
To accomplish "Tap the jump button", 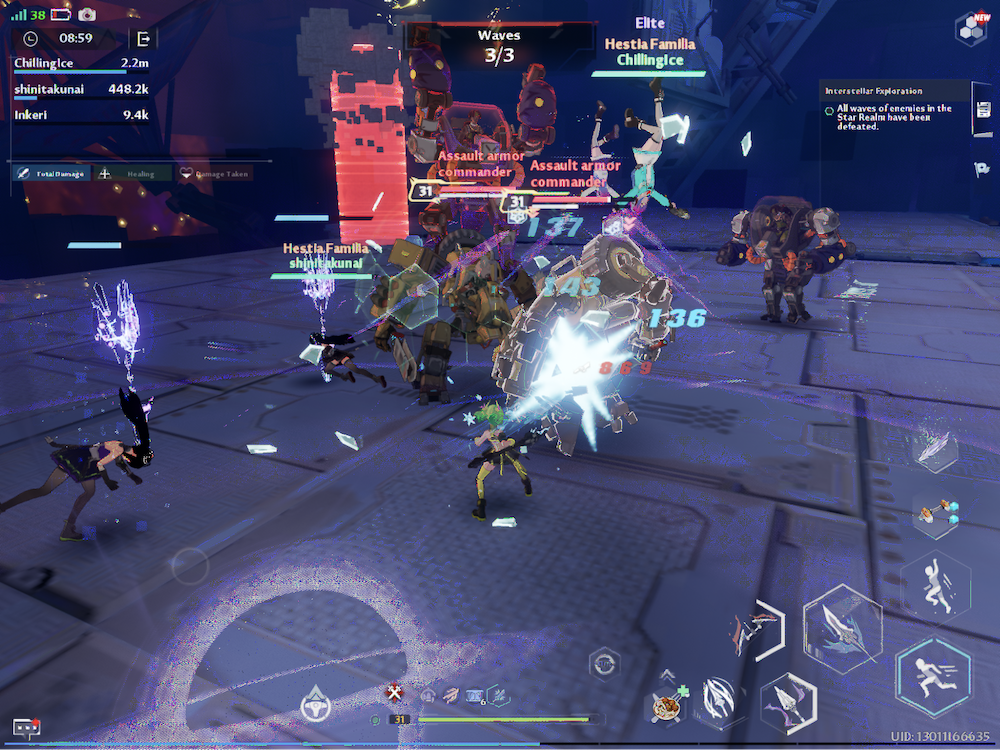I will coord(935,585).
